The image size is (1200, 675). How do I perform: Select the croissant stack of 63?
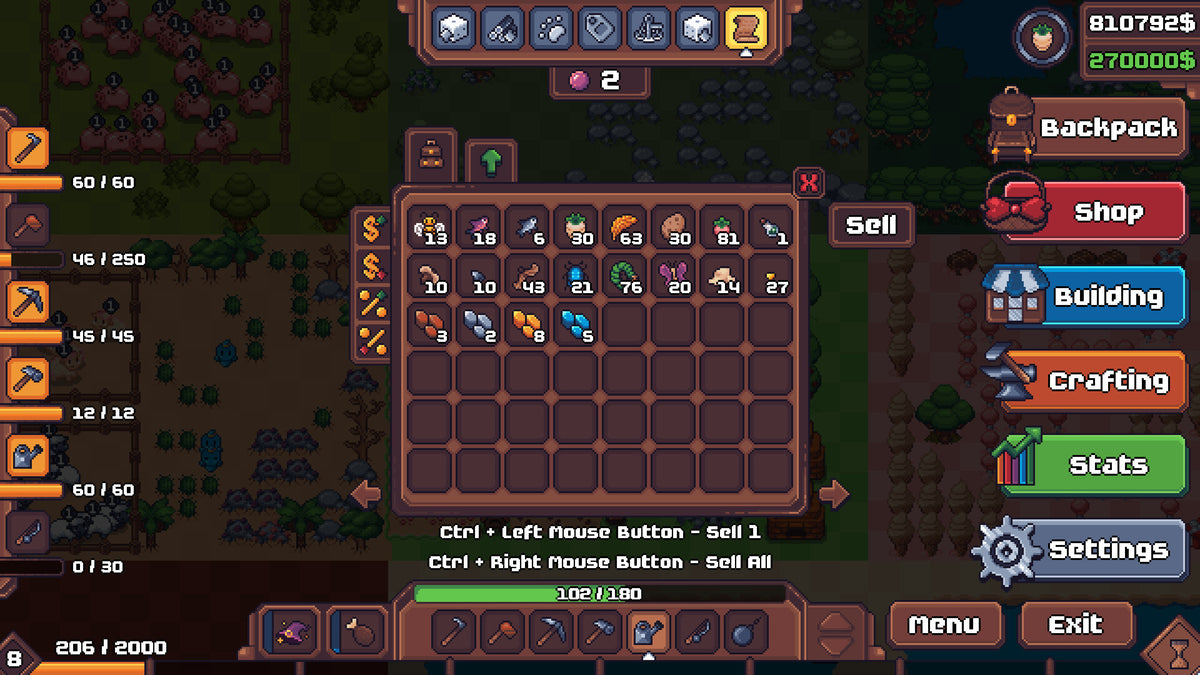coord(626,229)
